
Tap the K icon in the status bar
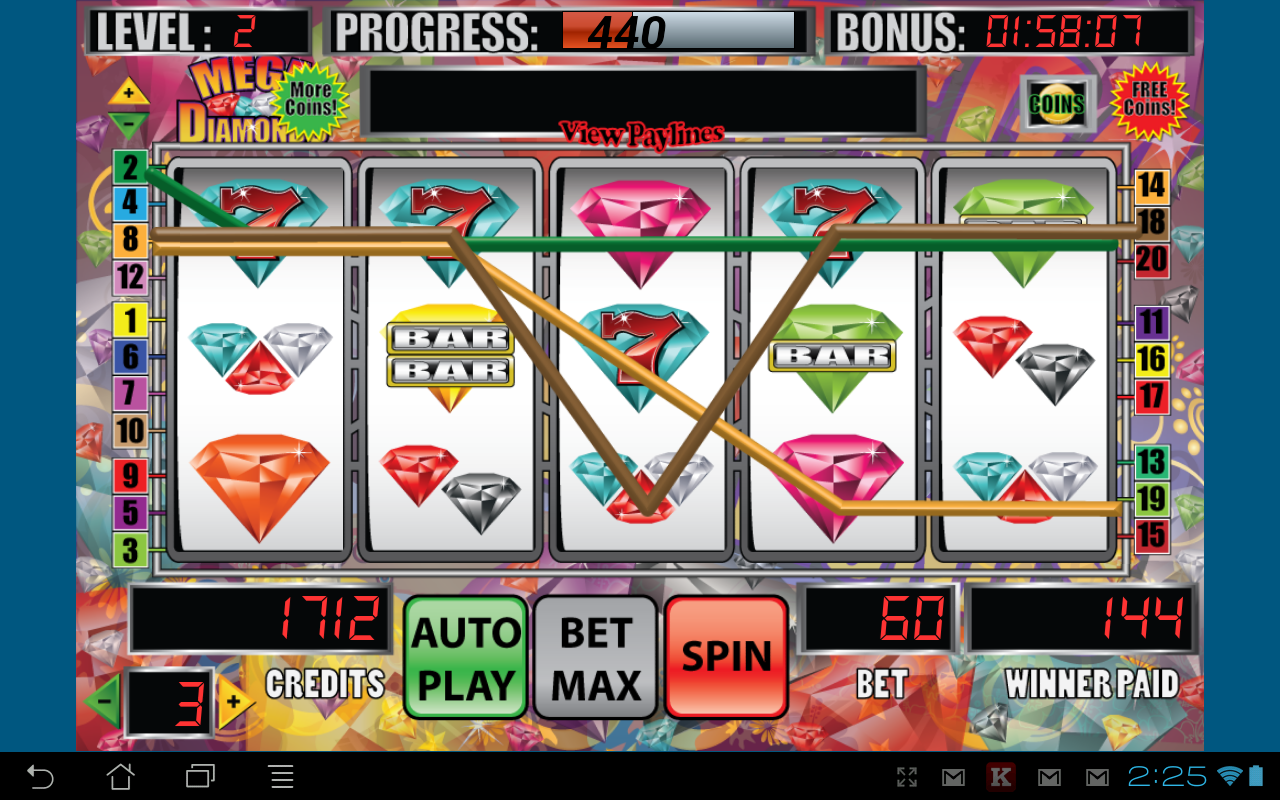click(1000, 776)
